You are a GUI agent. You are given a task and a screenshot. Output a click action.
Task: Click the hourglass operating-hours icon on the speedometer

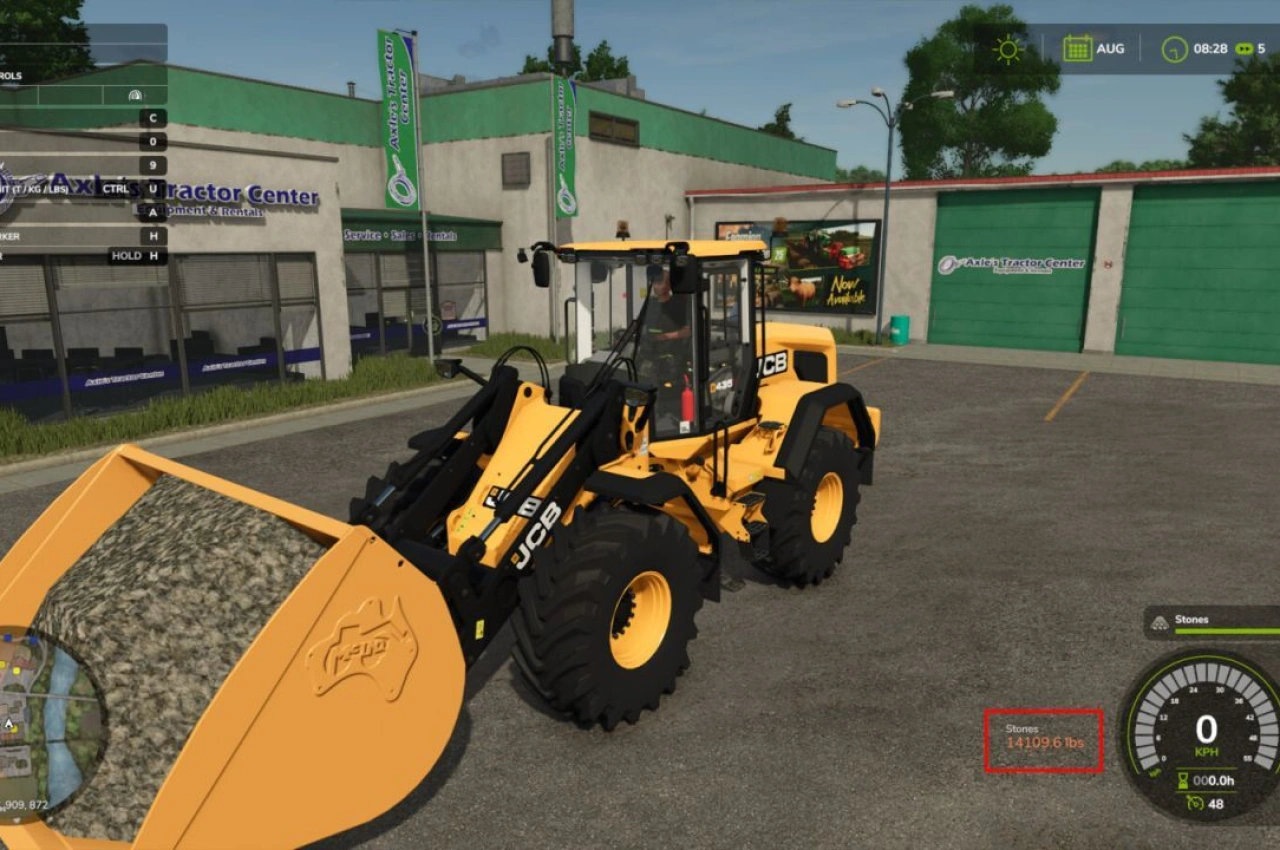click(1183, 781)
